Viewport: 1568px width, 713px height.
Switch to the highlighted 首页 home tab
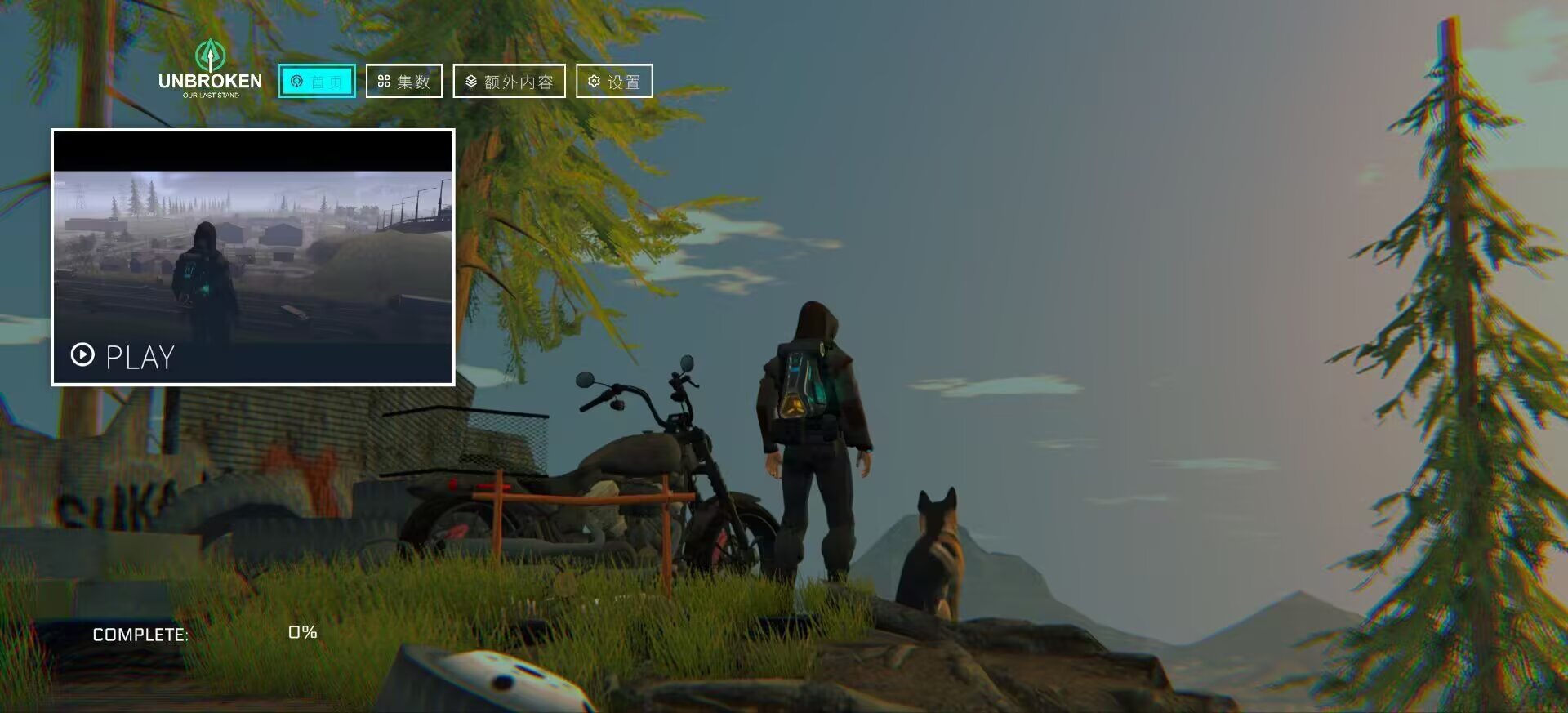pos(317,81)
